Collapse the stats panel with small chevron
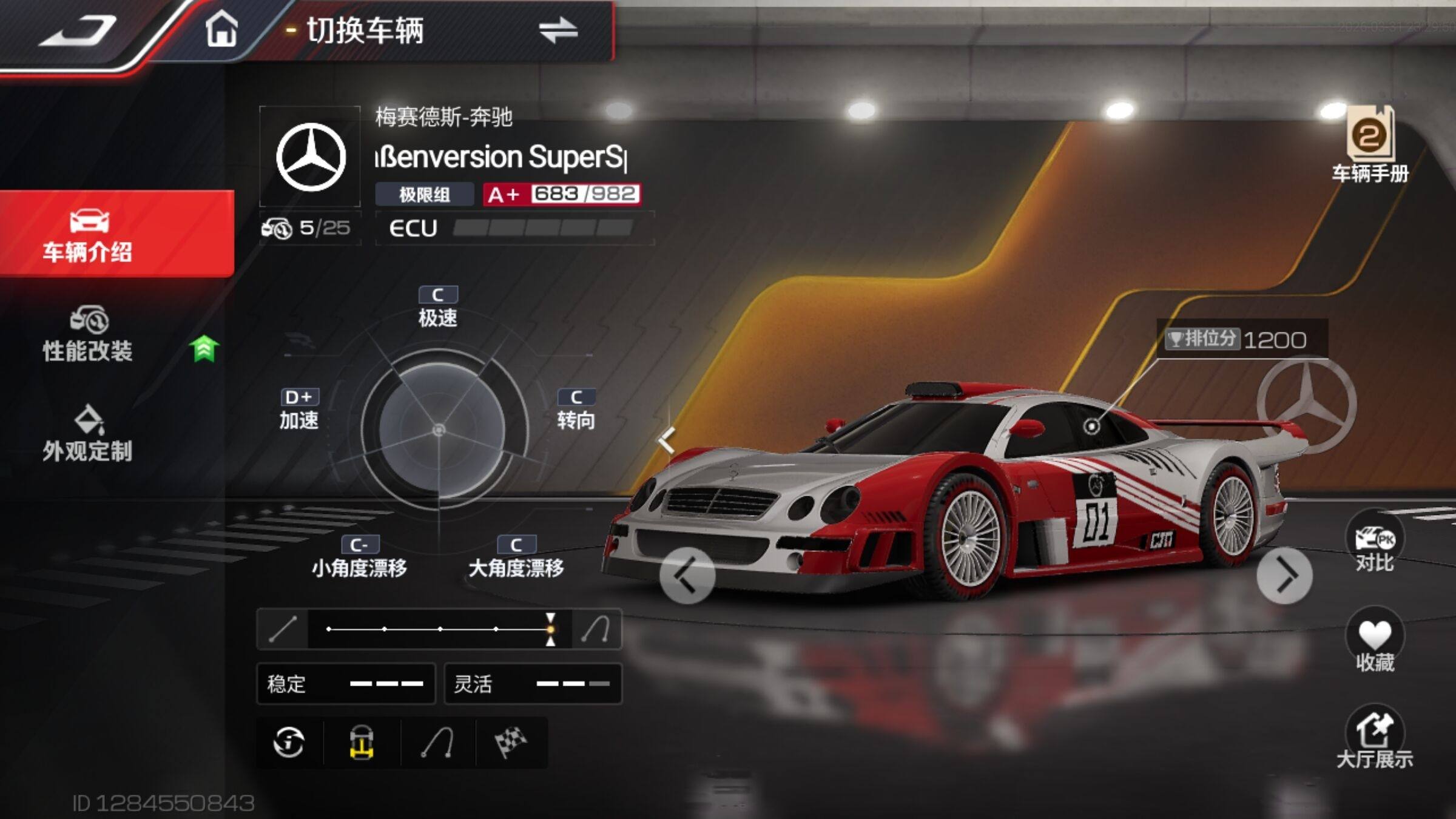The height and width of the screenshot is (819, 1456). point(667,440)
